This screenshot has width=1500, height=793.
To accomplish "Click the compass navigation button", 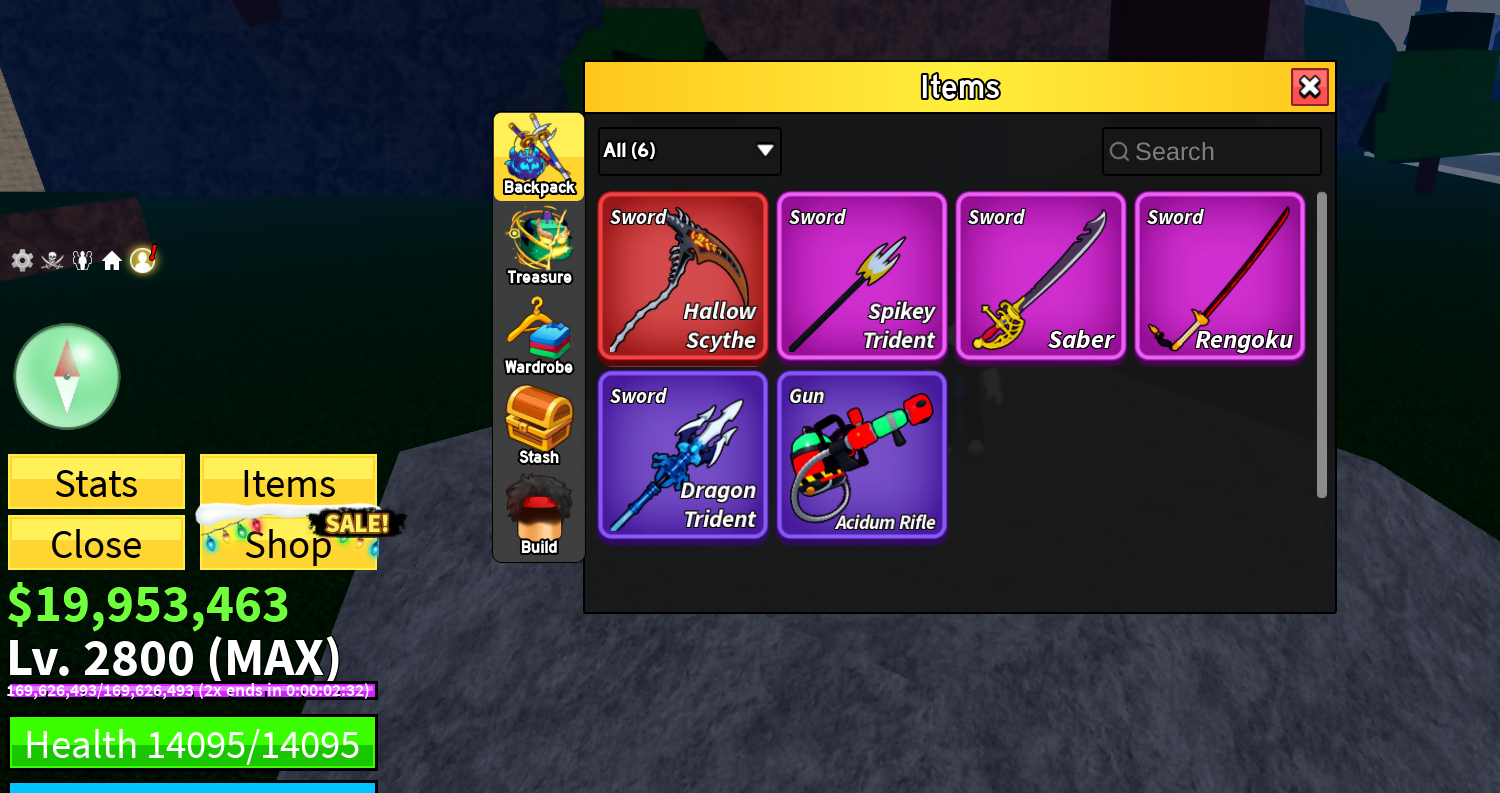I will click(x=66, y=376).
